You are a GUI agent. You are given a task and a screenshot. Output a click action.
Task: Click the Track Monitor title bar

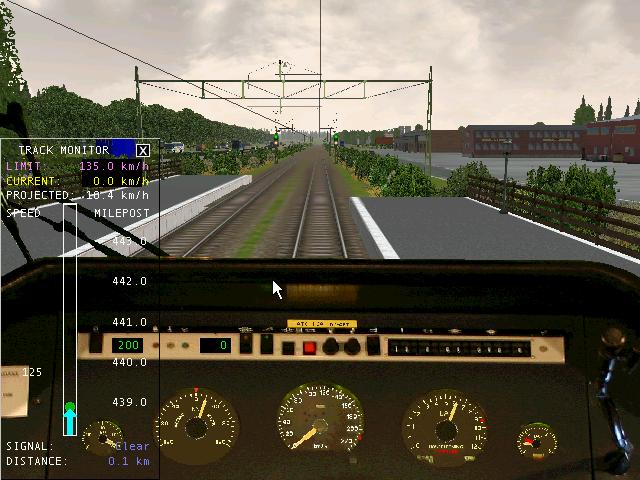click(65, 151)
